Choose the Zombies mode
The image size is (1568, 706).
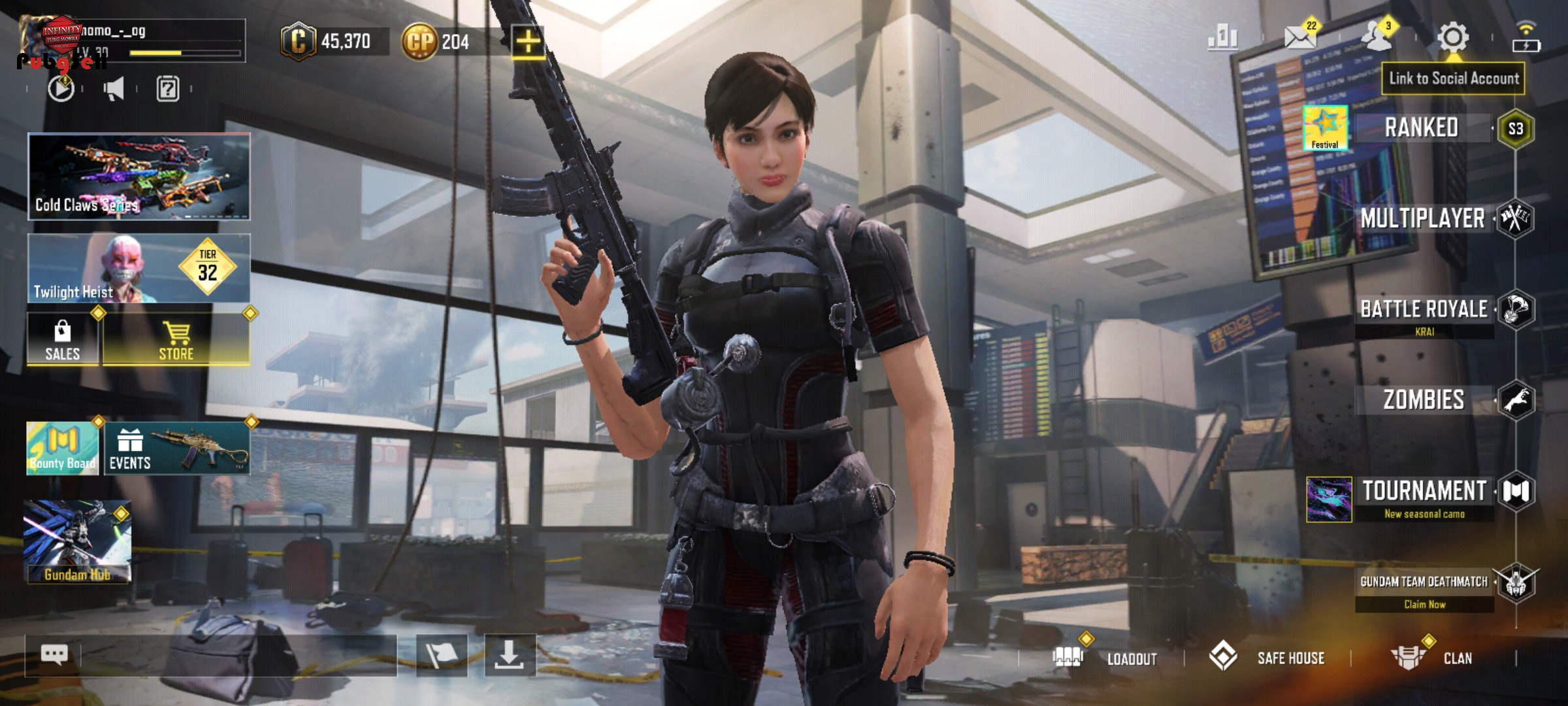click(1424, 400)
